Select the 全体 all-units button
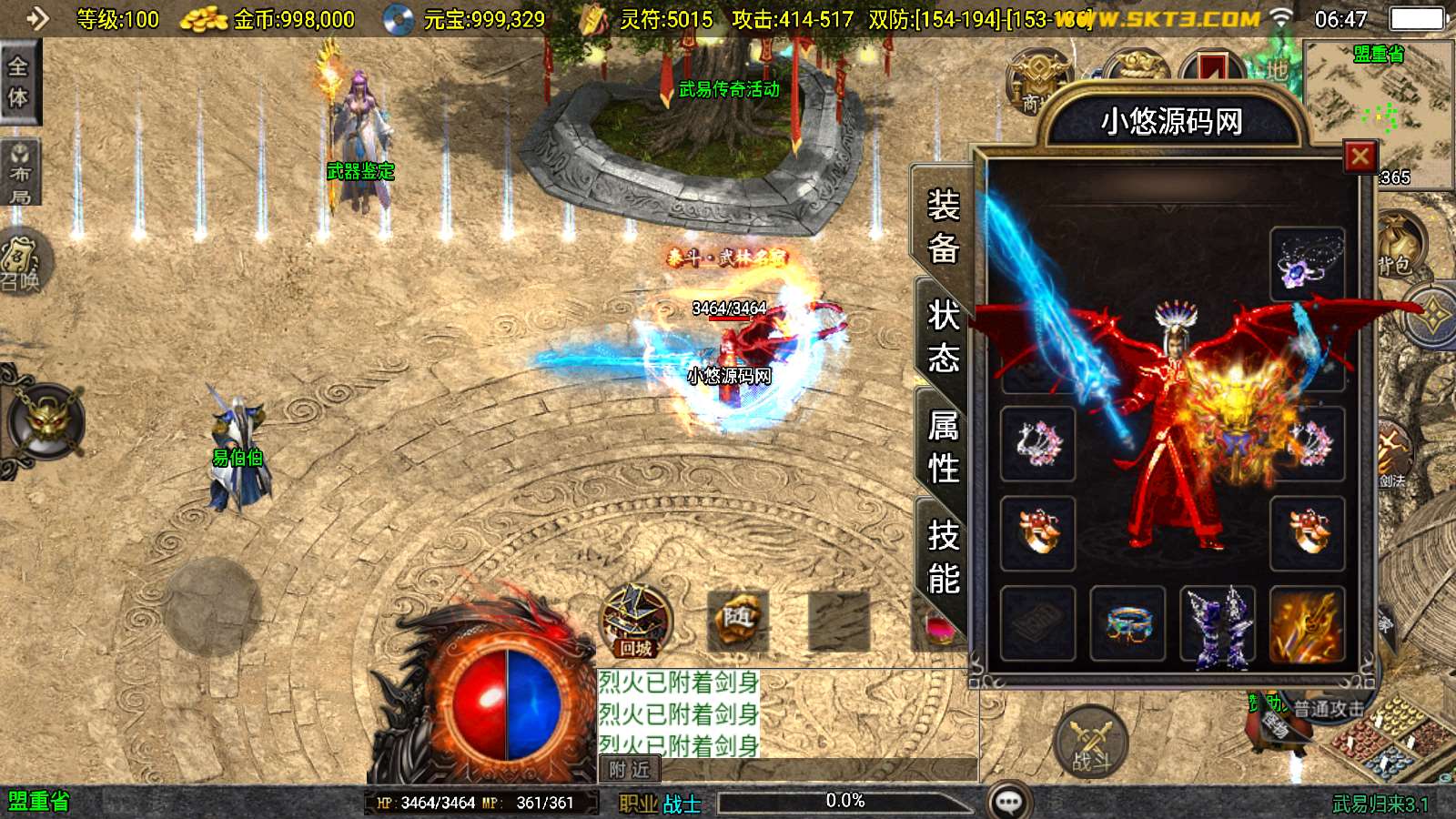 (18, 82)
